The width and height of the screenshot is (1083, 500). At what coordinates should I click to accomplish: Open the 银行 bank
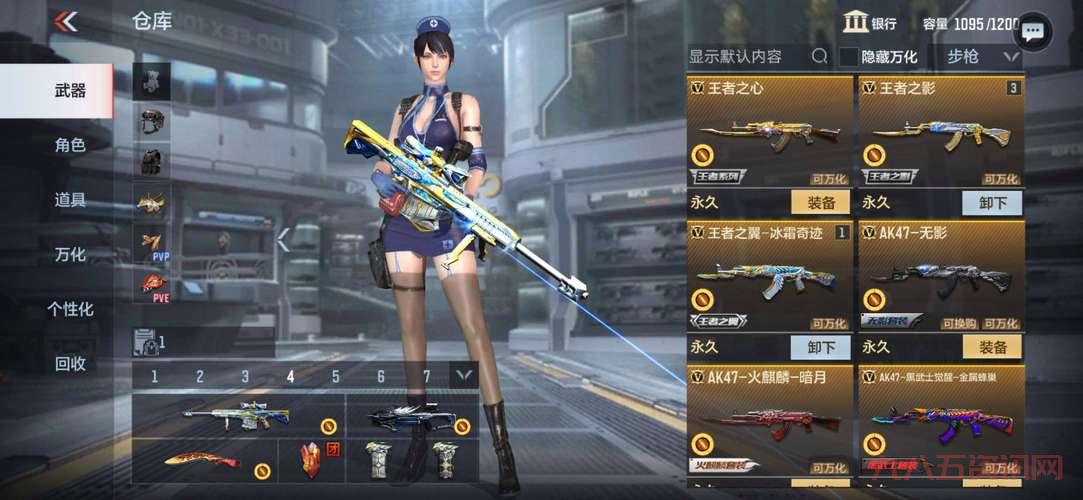(869, 23)
